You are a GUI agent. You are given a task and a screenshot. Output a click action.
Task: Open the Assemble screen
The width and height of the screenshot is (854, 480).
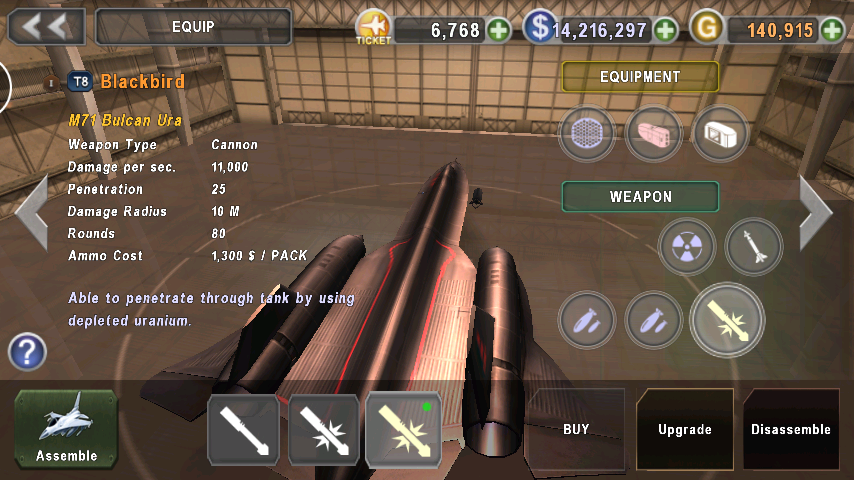point(66,430)
